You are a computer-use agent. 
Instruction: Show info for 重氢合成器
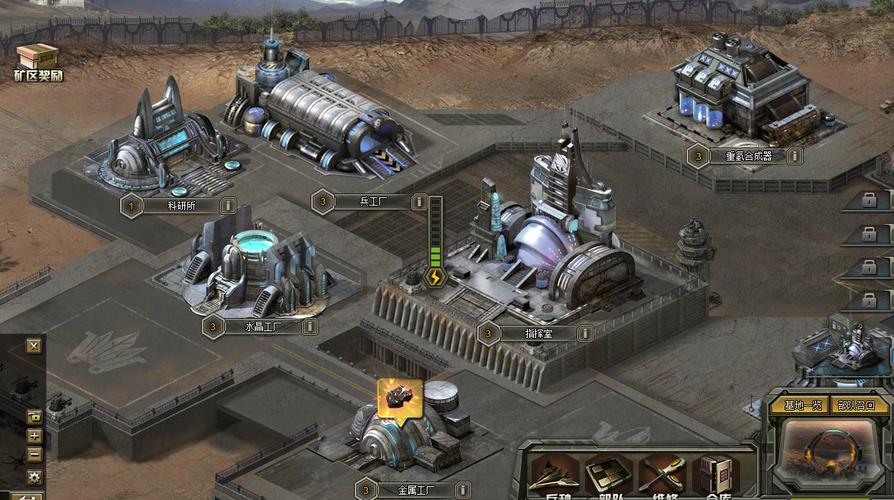795,156
